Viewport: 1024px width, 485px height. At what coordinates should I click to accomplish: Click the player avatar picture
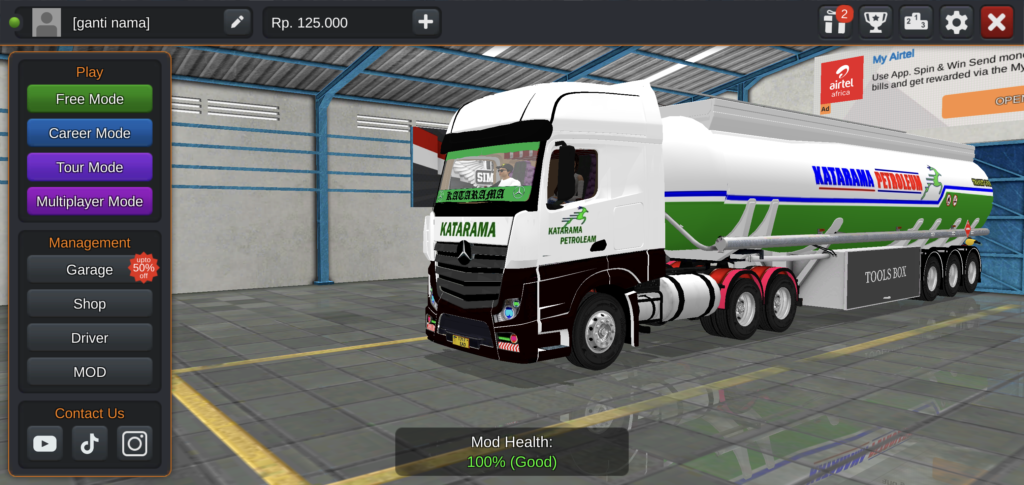point(46,22)
